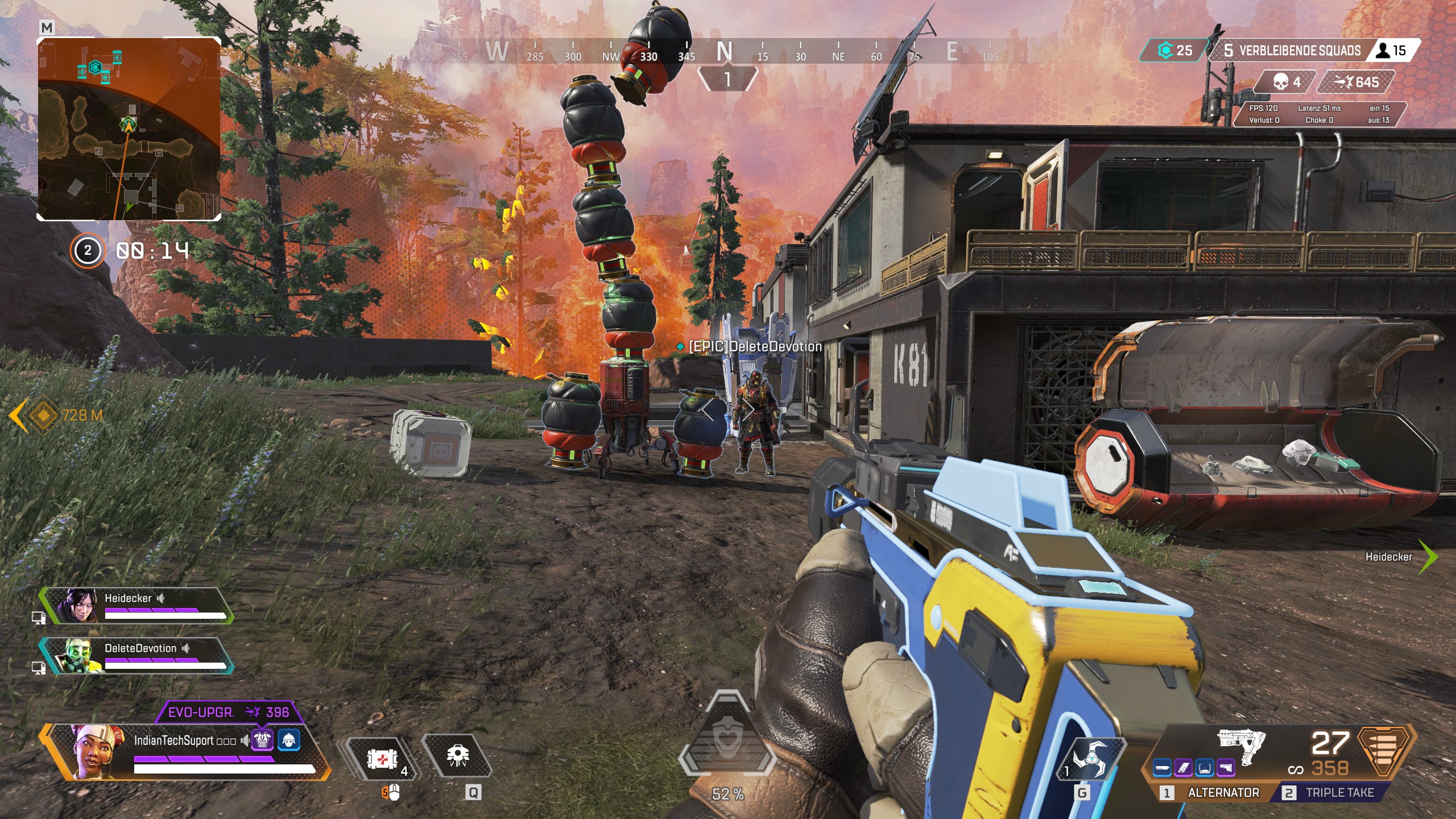The height and width of the screenshot is (819, 1456).
Task: Activate the healing drone tactical ability
Action: click(x=457, y=756)
